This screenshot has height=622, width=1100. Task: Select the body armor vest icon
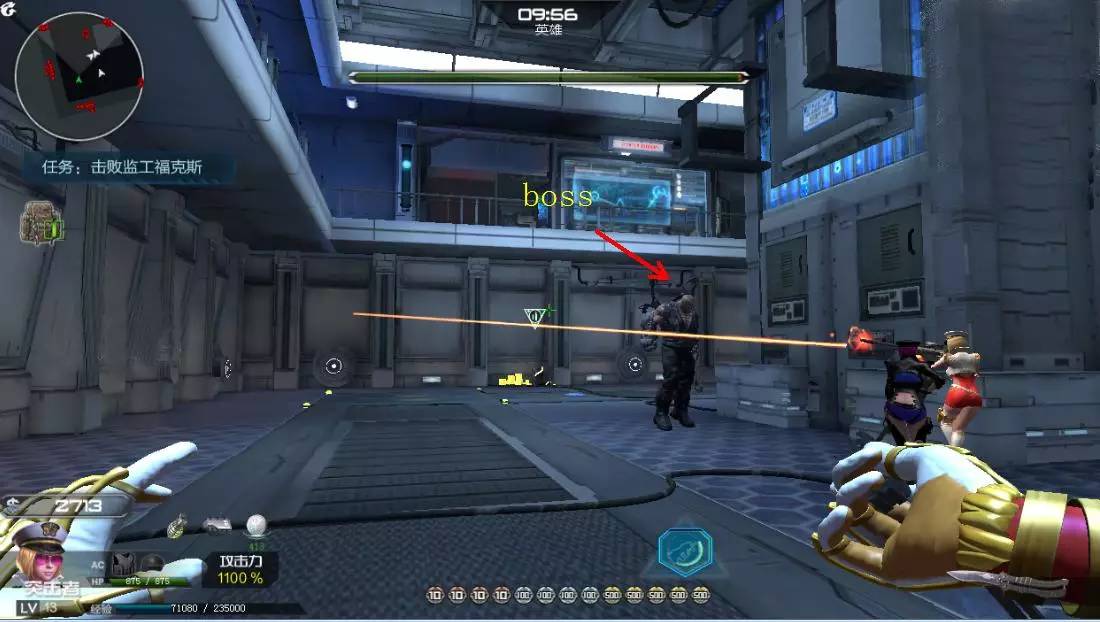click(x=126, y=562)
